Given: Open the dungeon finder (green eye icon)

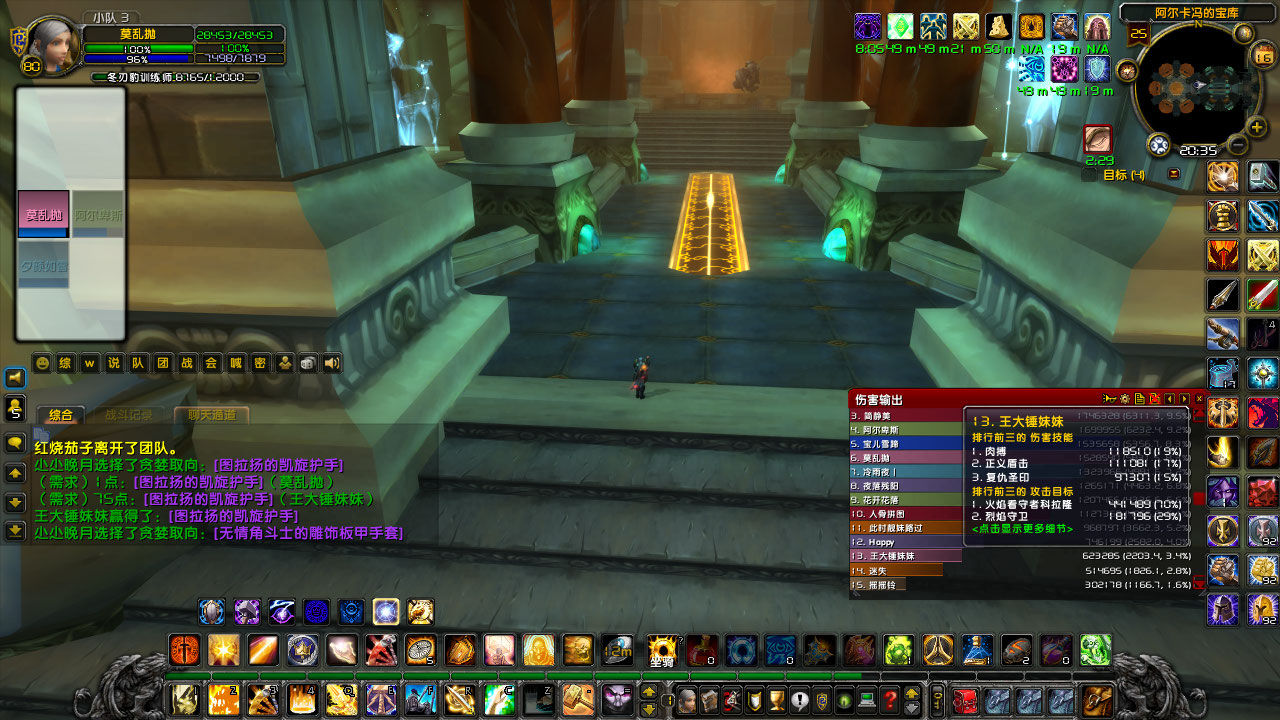Looking at the screenshot, I should 845,699.
